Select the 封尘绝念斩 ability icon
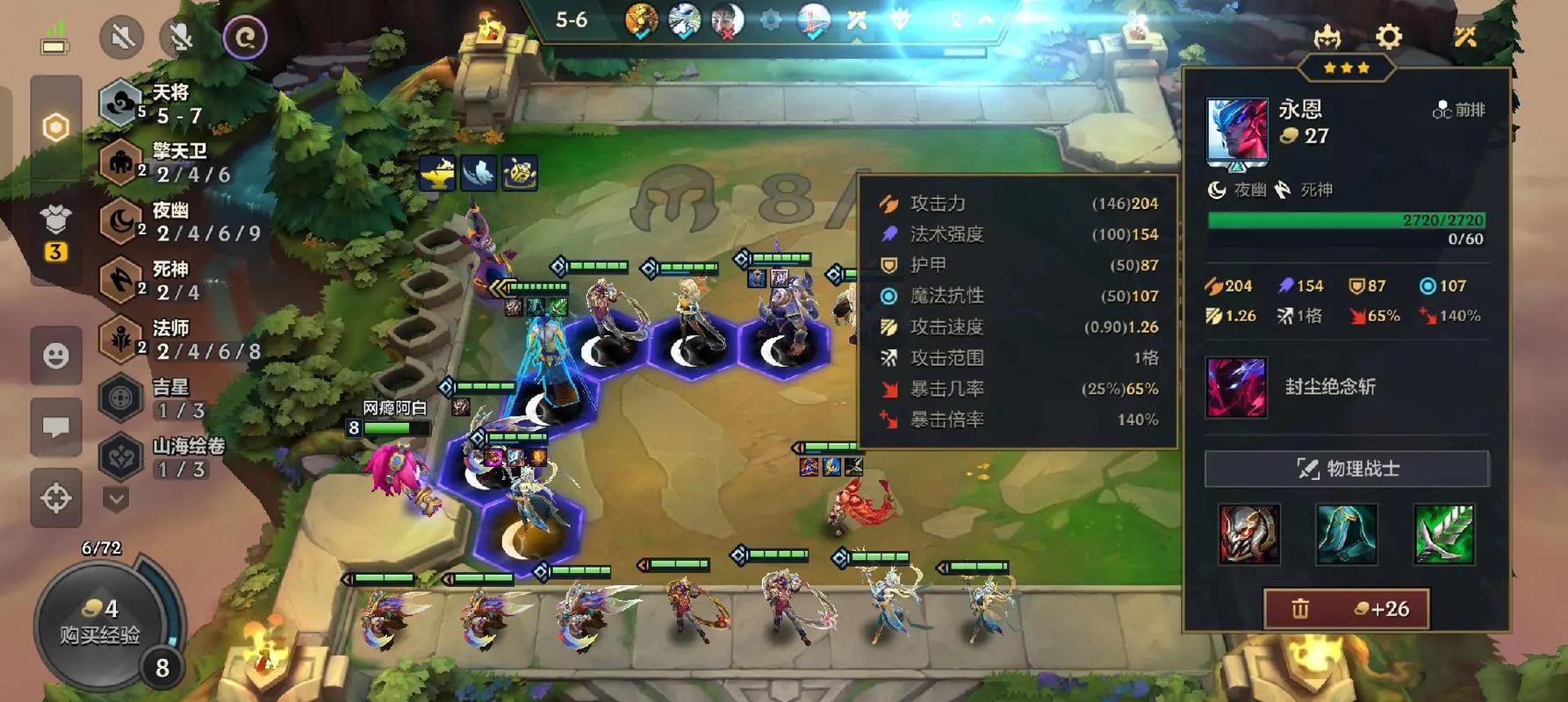 [x=1236, y=387]
